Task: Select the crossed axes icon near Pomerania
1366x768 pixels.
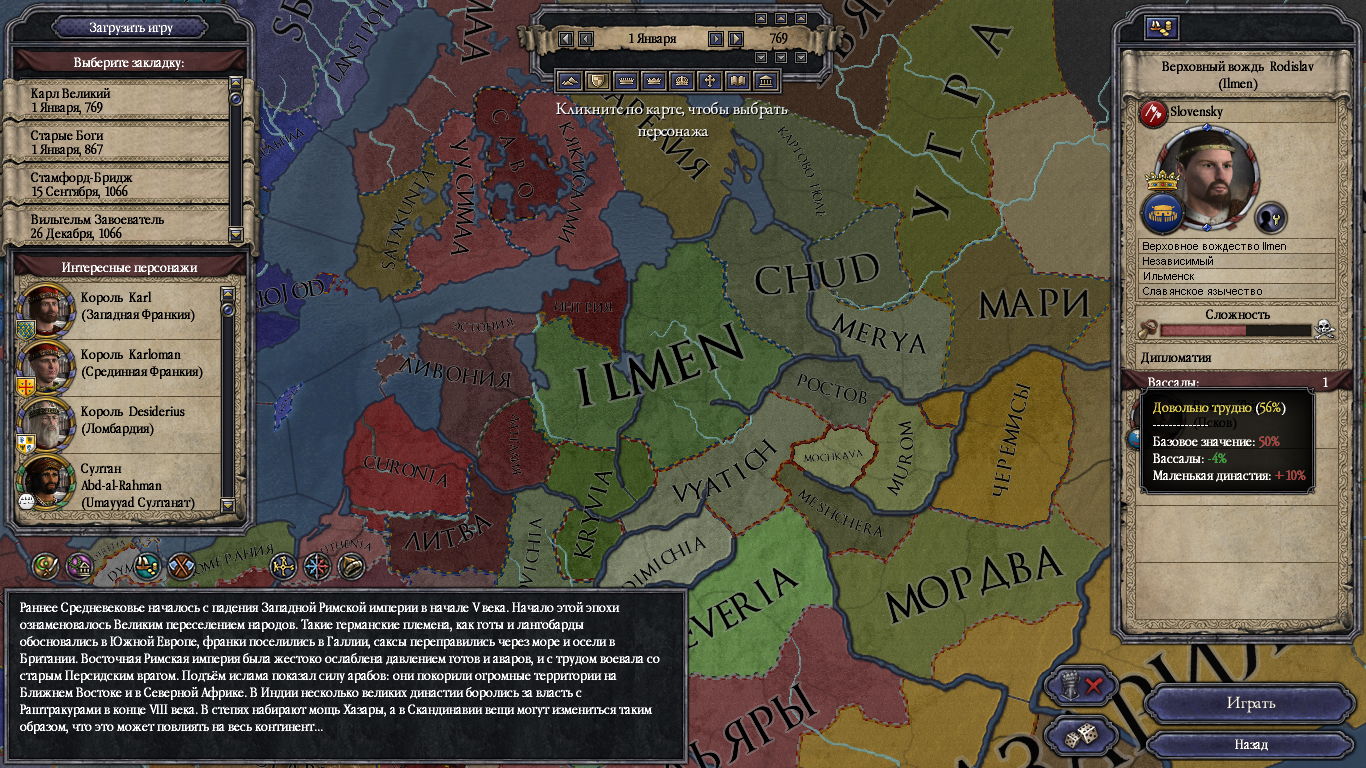Action: [182, 565]
